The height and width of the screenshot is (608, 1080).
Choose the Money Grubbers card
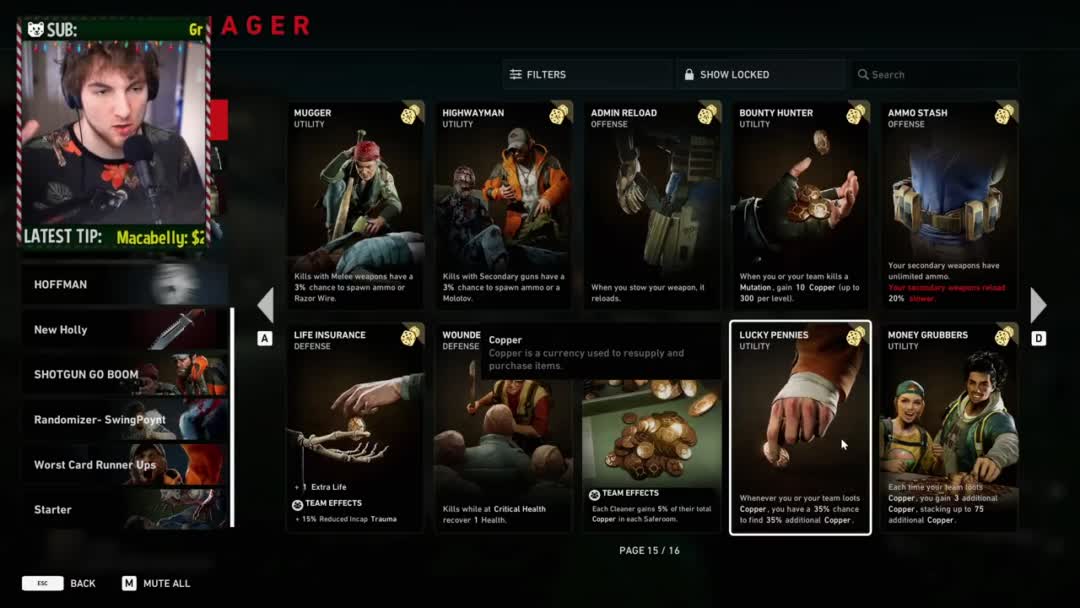point(949,428)
